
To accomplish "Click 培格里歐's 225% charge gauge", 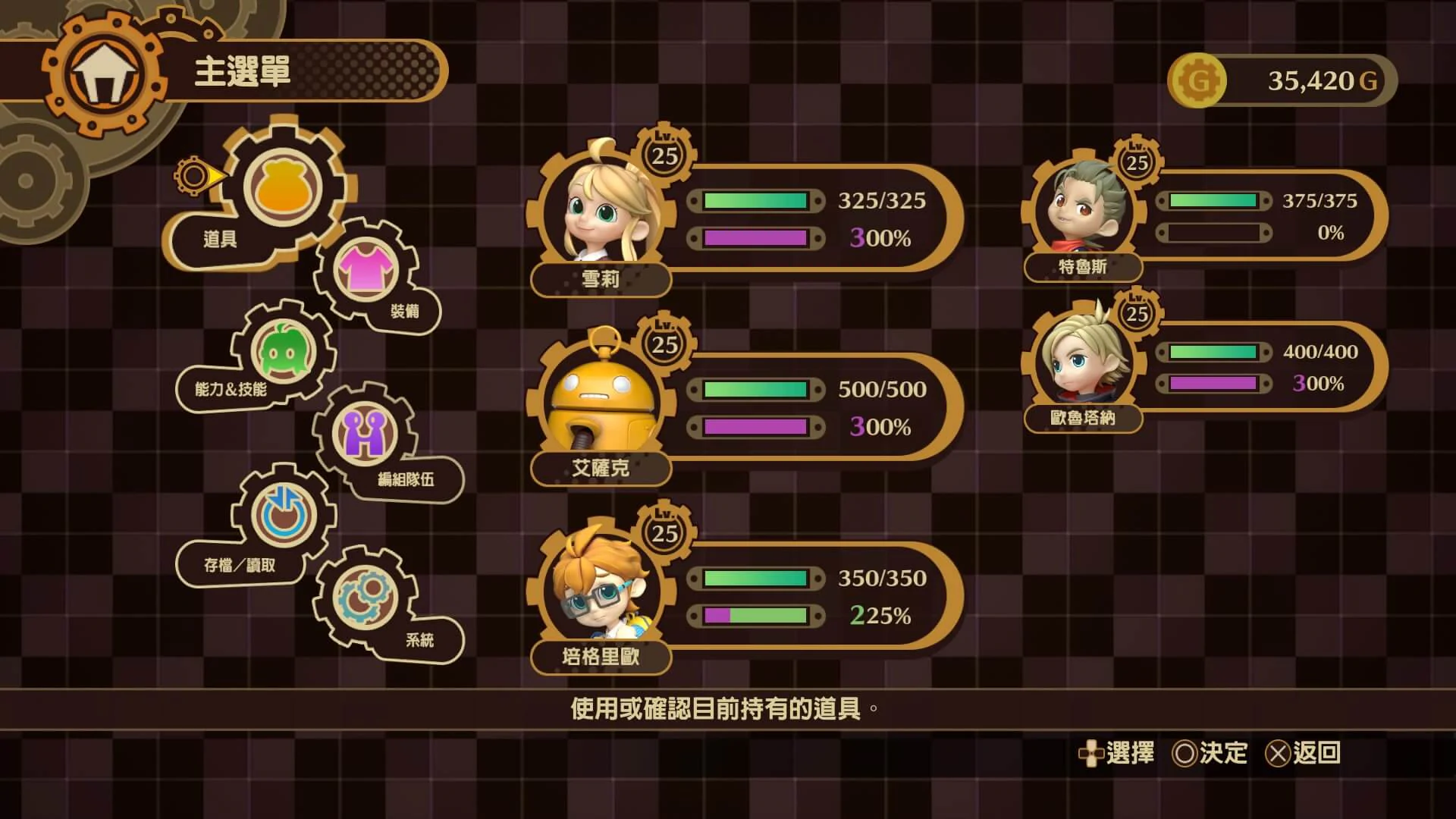I will (755, 617).
